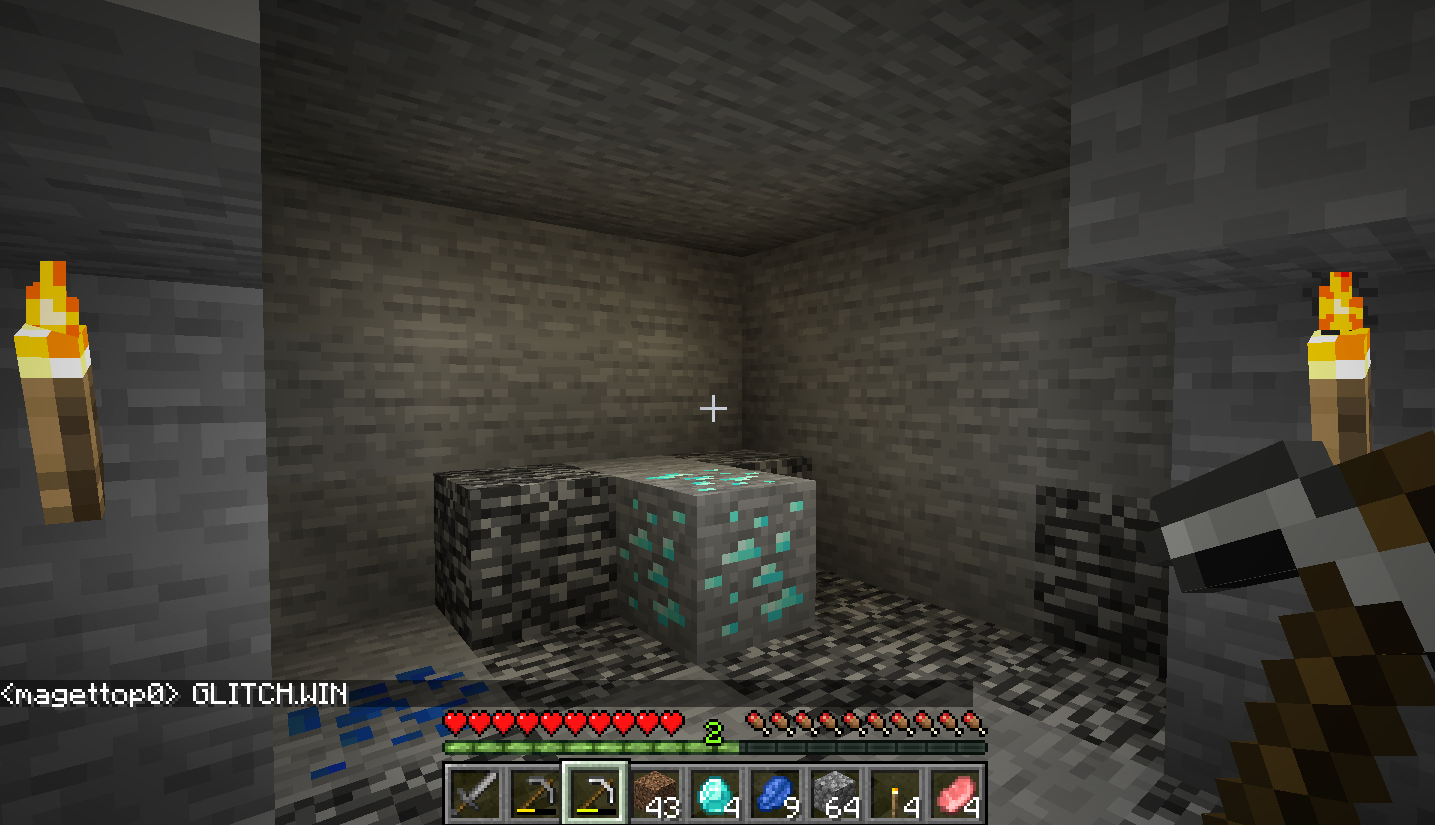Screen dimensions: 1435x825
Task: Click the currently highlighted pickaxe slot
Action: 595,795
